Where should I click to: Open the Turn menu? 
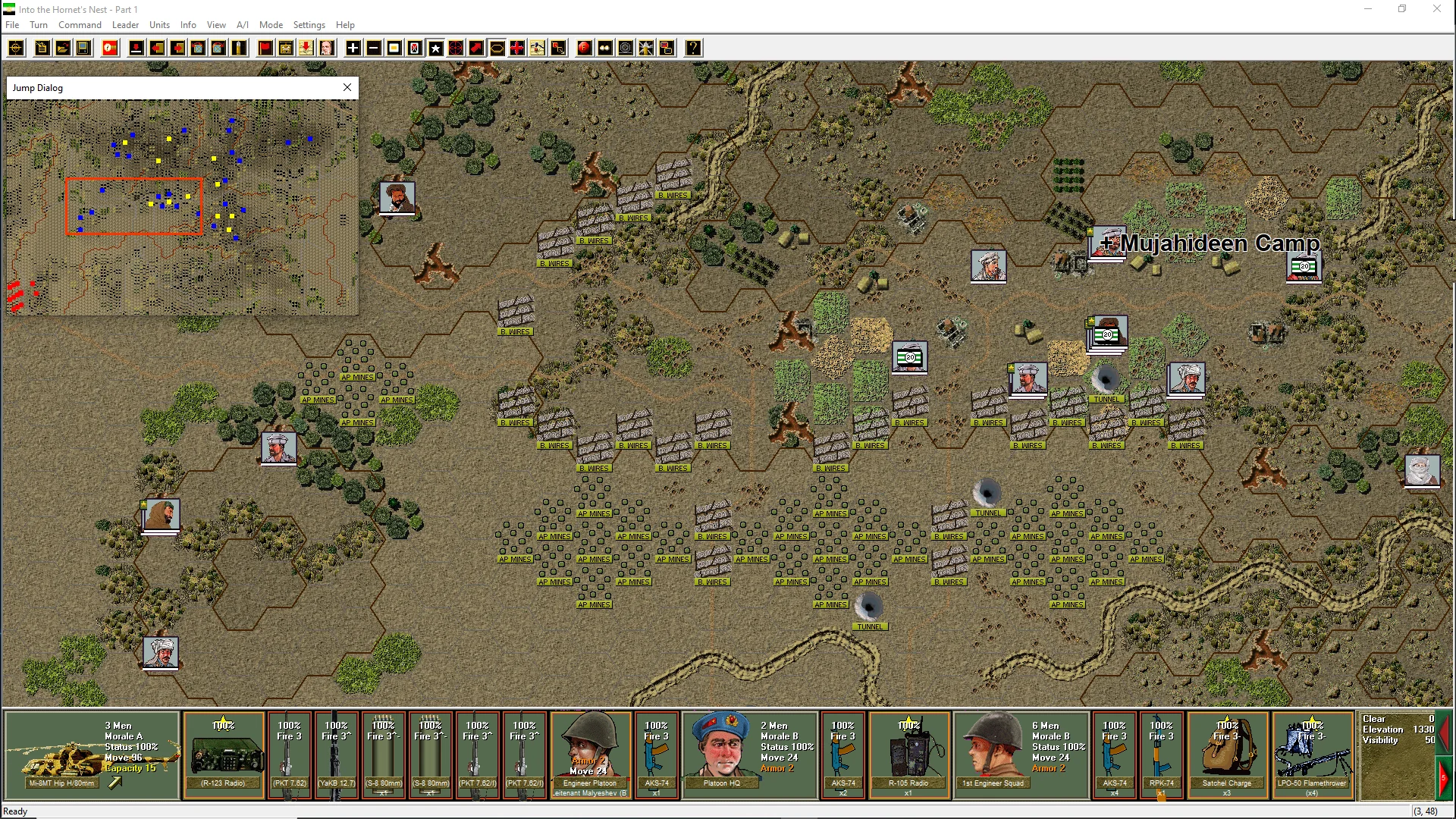39,25
